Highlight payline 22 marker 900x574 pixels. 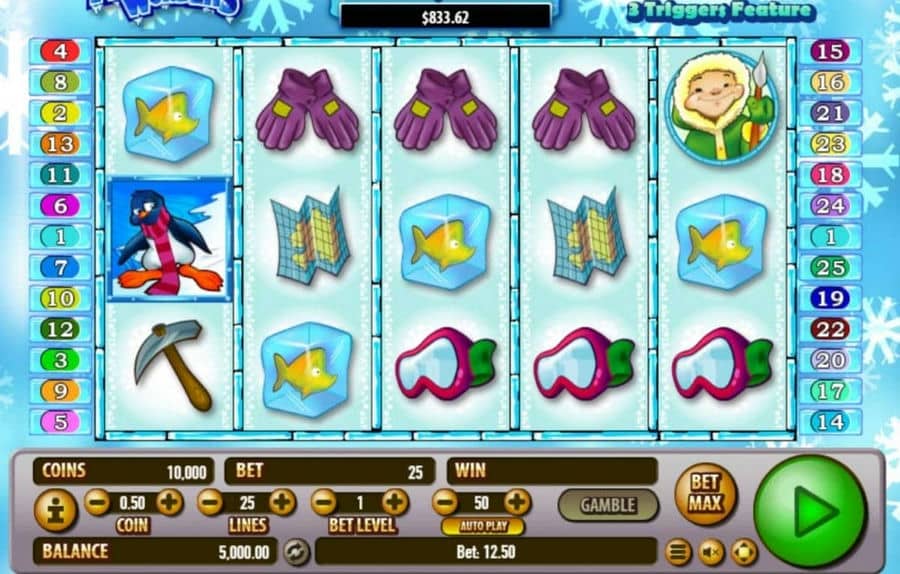click(x=829, y=329)
